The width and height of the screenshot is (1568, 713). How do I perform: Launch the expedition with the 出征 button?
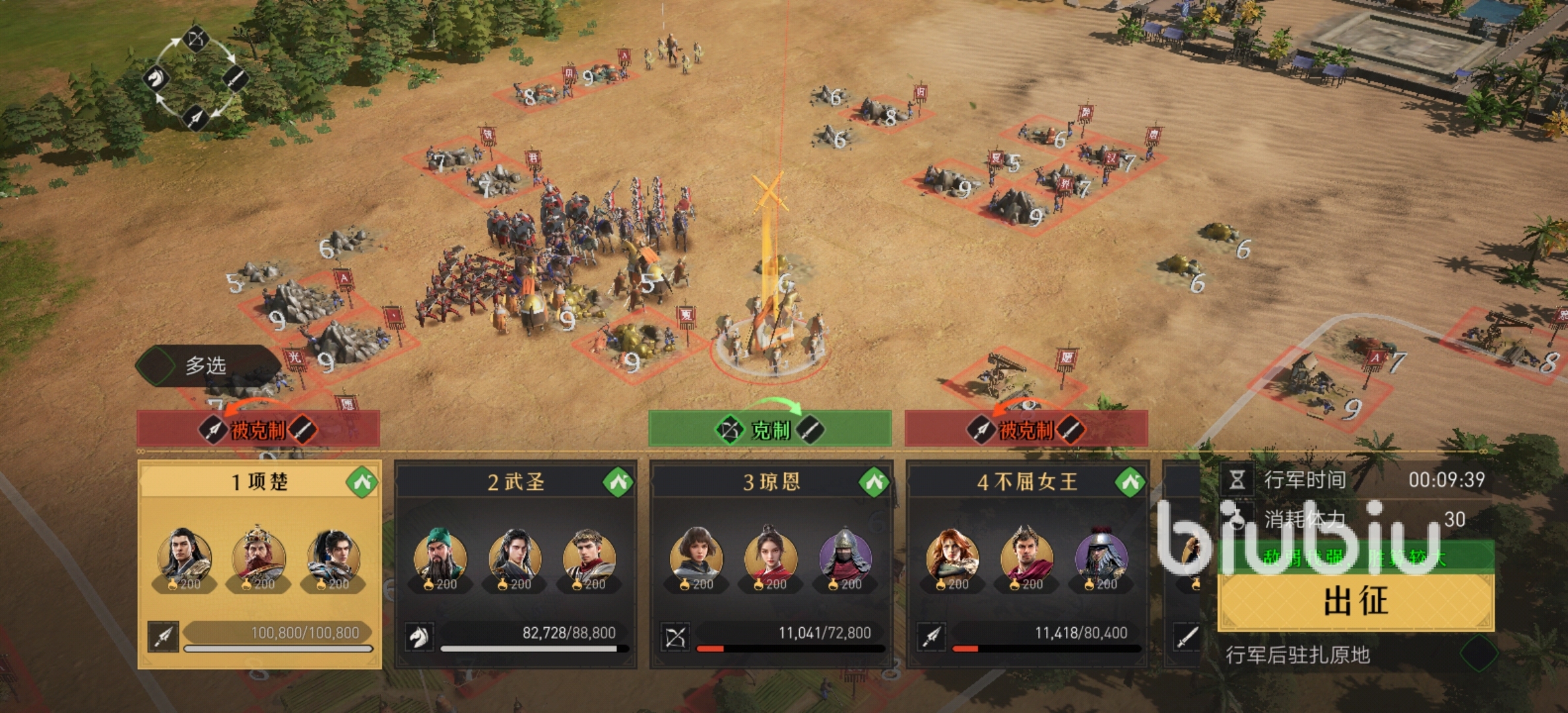click(x=1356, y=601)
